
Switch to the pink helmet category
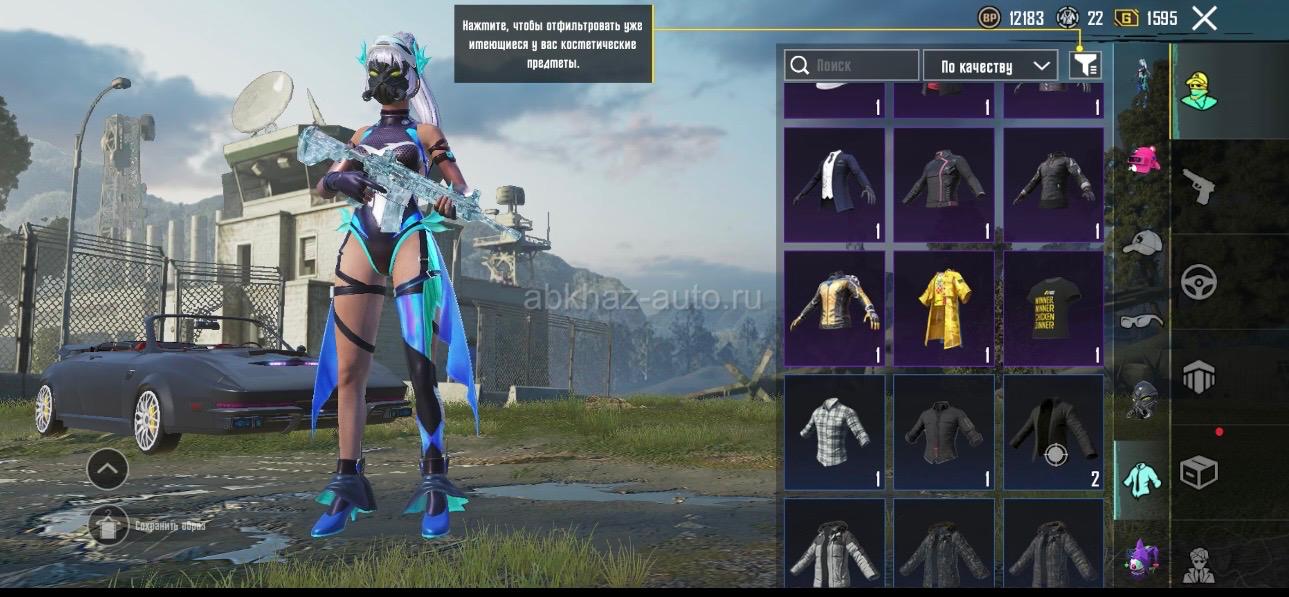point(1142,160)
